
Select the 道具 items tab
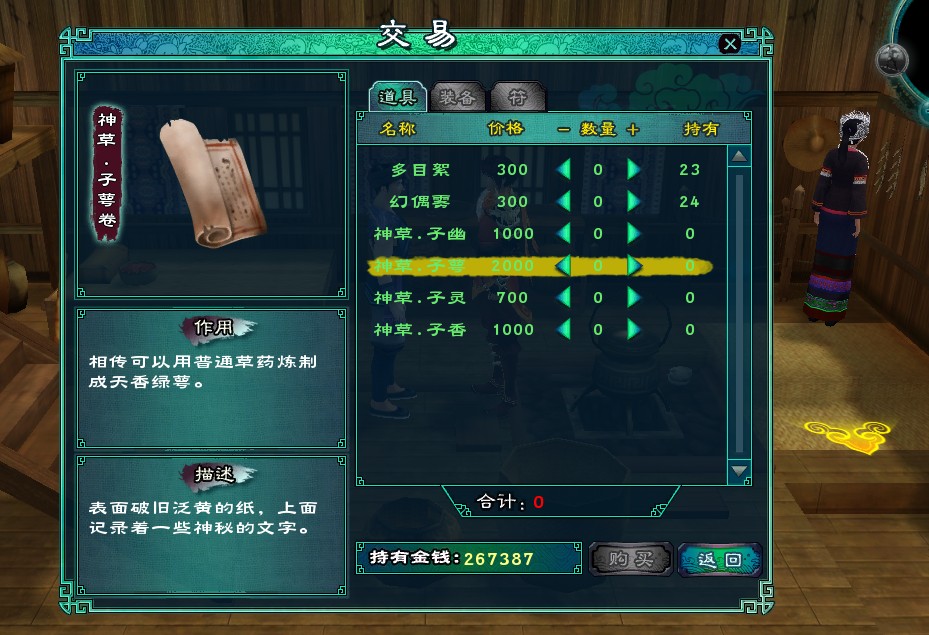(398, 97)
